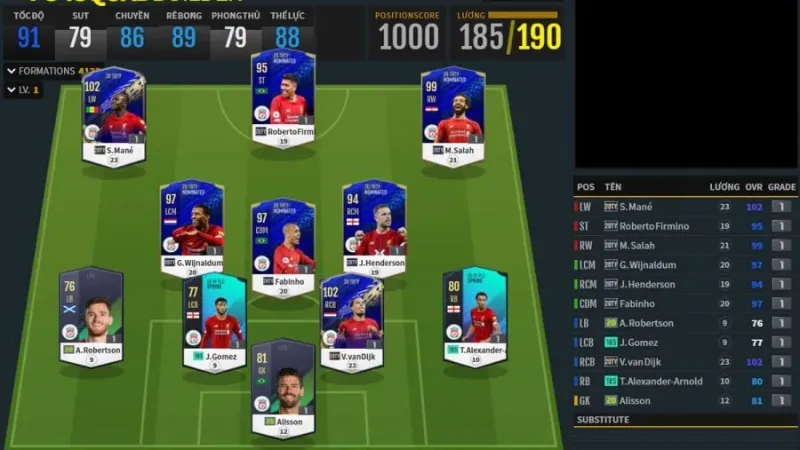Screen dimensions: 800x450
Task: Click J. Henderson's card on the pitch
Action: tap(374, 227)
